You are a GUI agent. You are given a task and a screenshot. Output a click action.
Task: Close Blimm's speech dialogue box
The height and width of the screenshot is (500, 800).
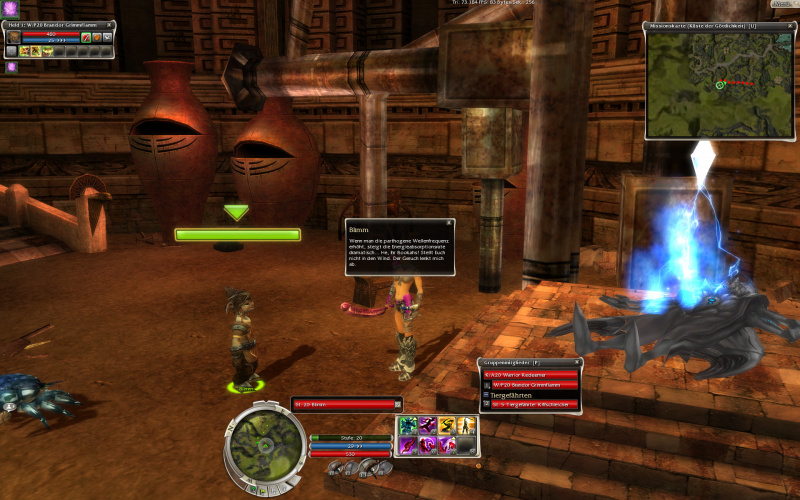pos(449,223)
